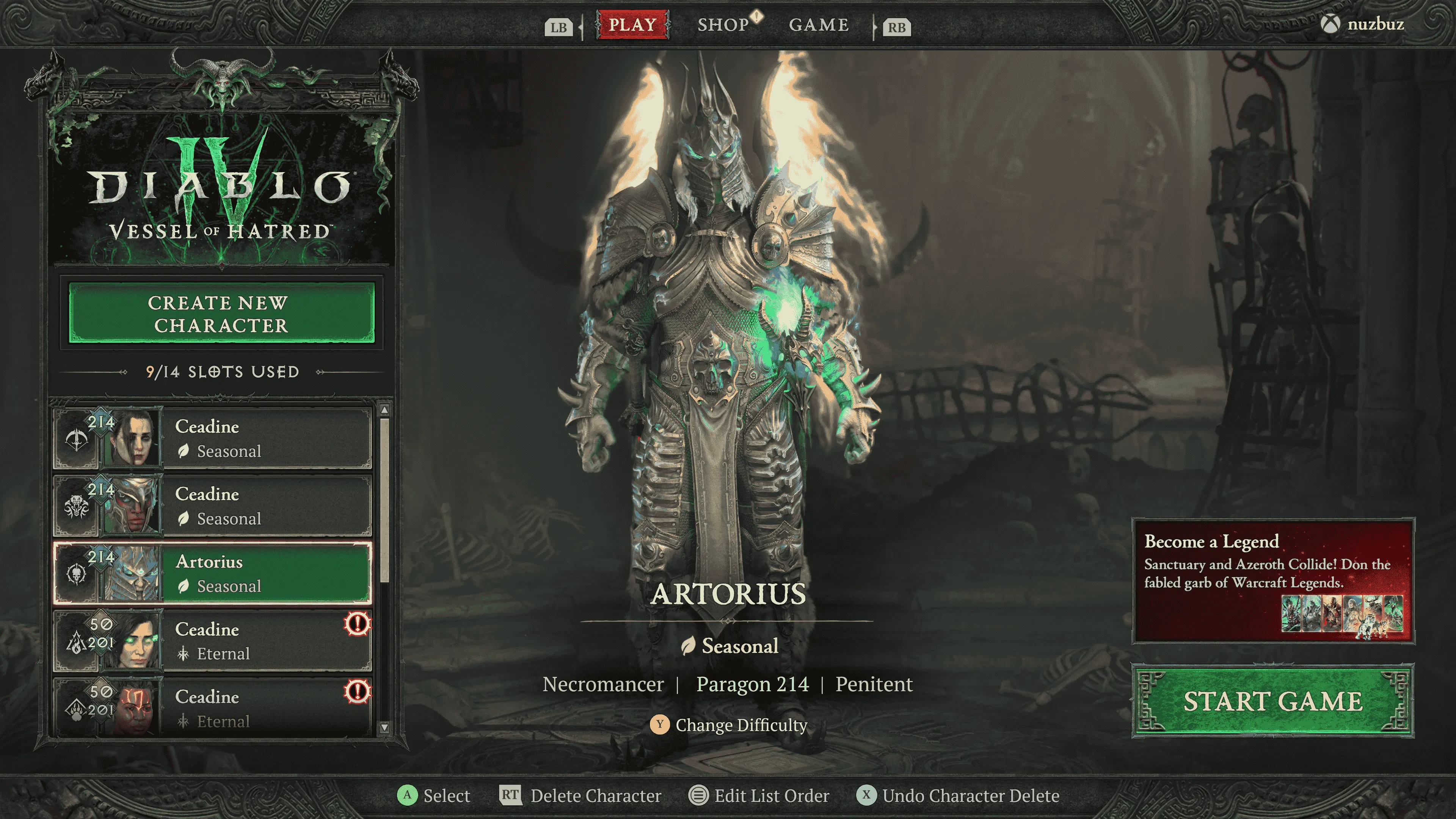Click the character list scroll-down arrow
Screen dimensions: 1456x819
384,728
